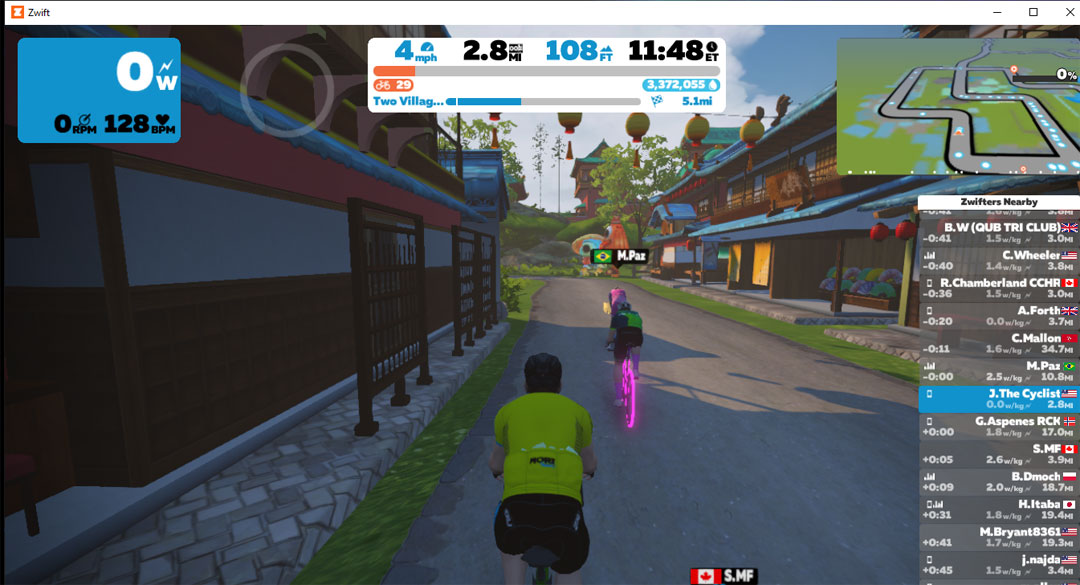Choose M.Bryant8361 from the rider list

pos(998,537)
